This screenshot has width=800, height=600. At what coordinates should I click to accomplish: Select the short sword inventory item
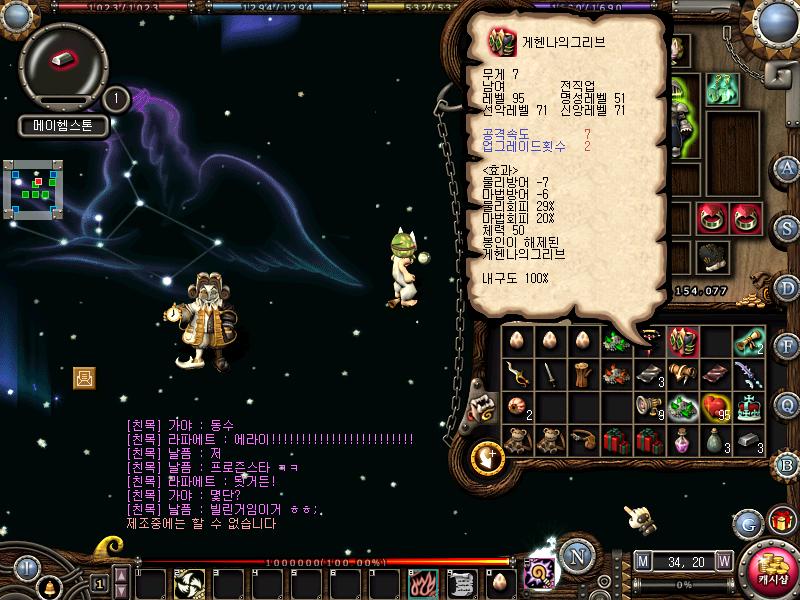click(549, 374)
